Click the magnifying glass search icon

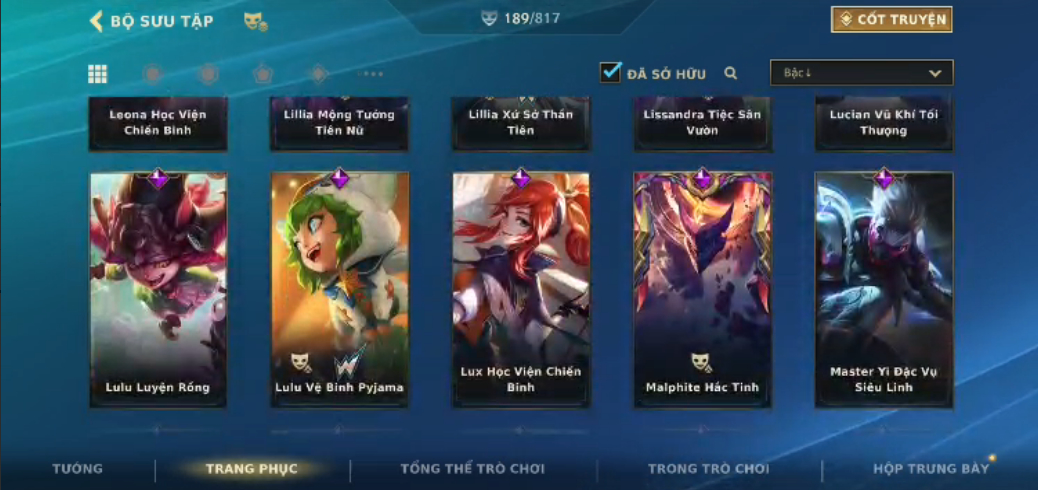click(731, 73)
